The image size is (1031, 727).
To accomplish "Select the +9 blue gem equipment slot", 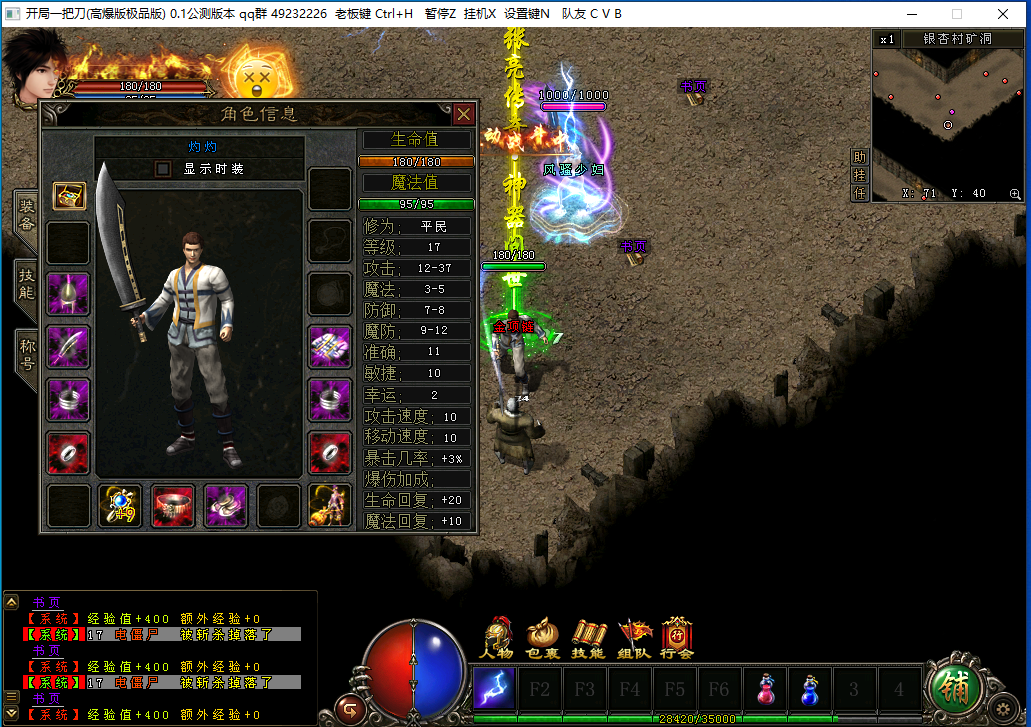I will point(120,505).
